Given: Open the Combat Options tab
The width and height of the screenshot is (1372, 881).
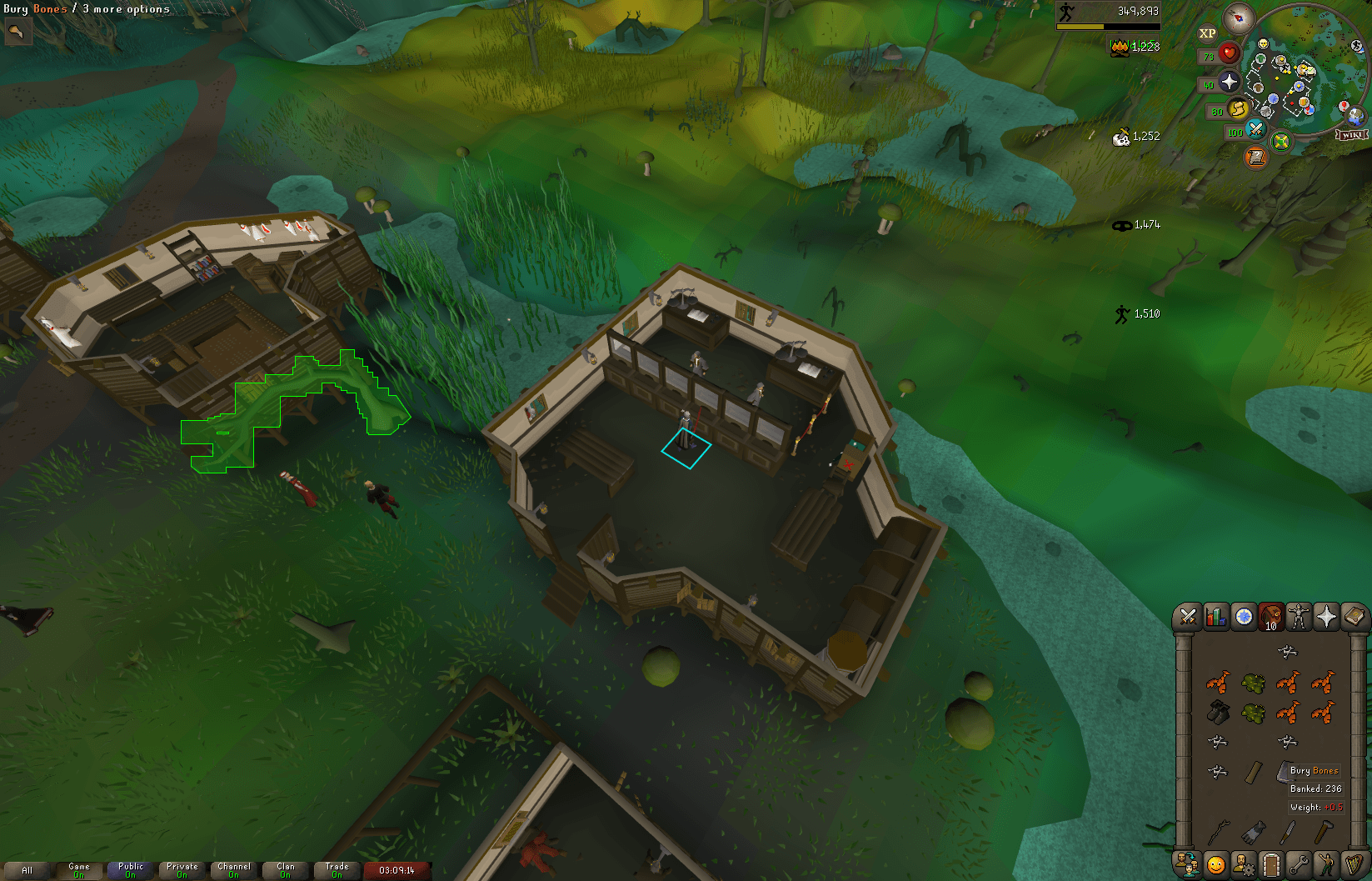Looking at the screenshot, I should pos(1186,618).
